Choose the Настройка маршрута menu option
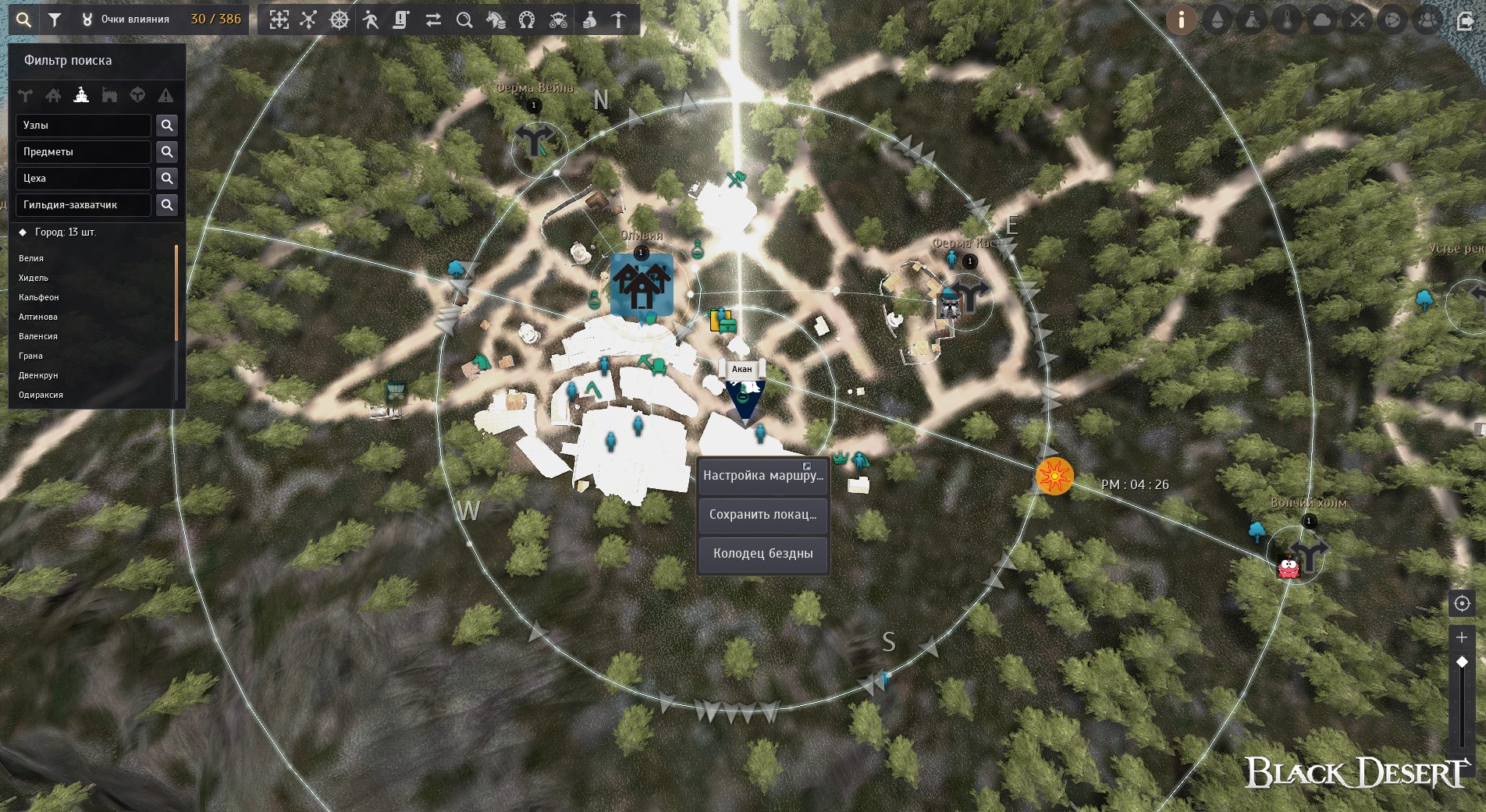This screenshot has height=812, width=1486. click(763, 476)
